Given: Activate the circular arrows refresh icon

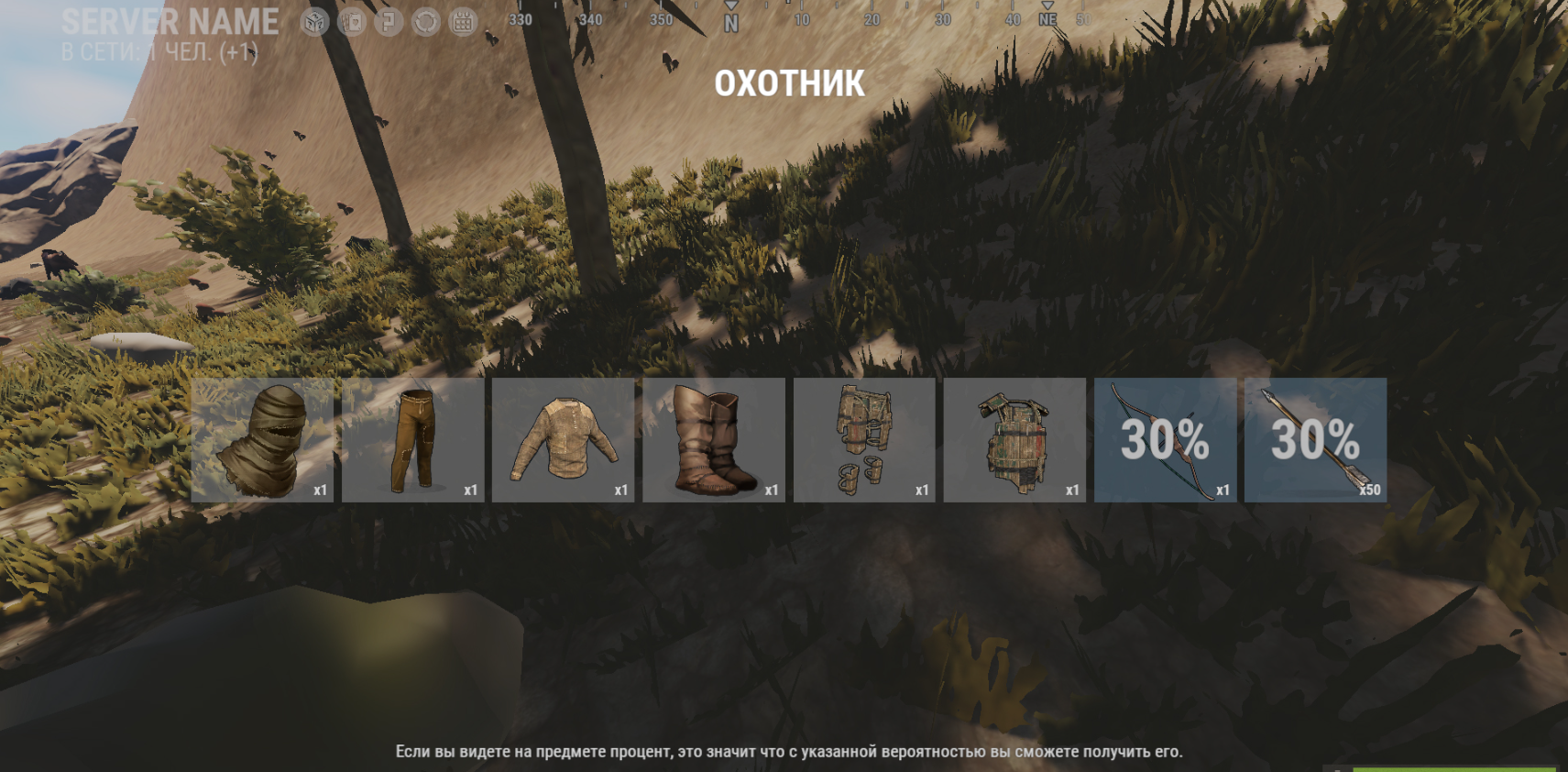Looking at the screenshot, I should tap(426, 22).
